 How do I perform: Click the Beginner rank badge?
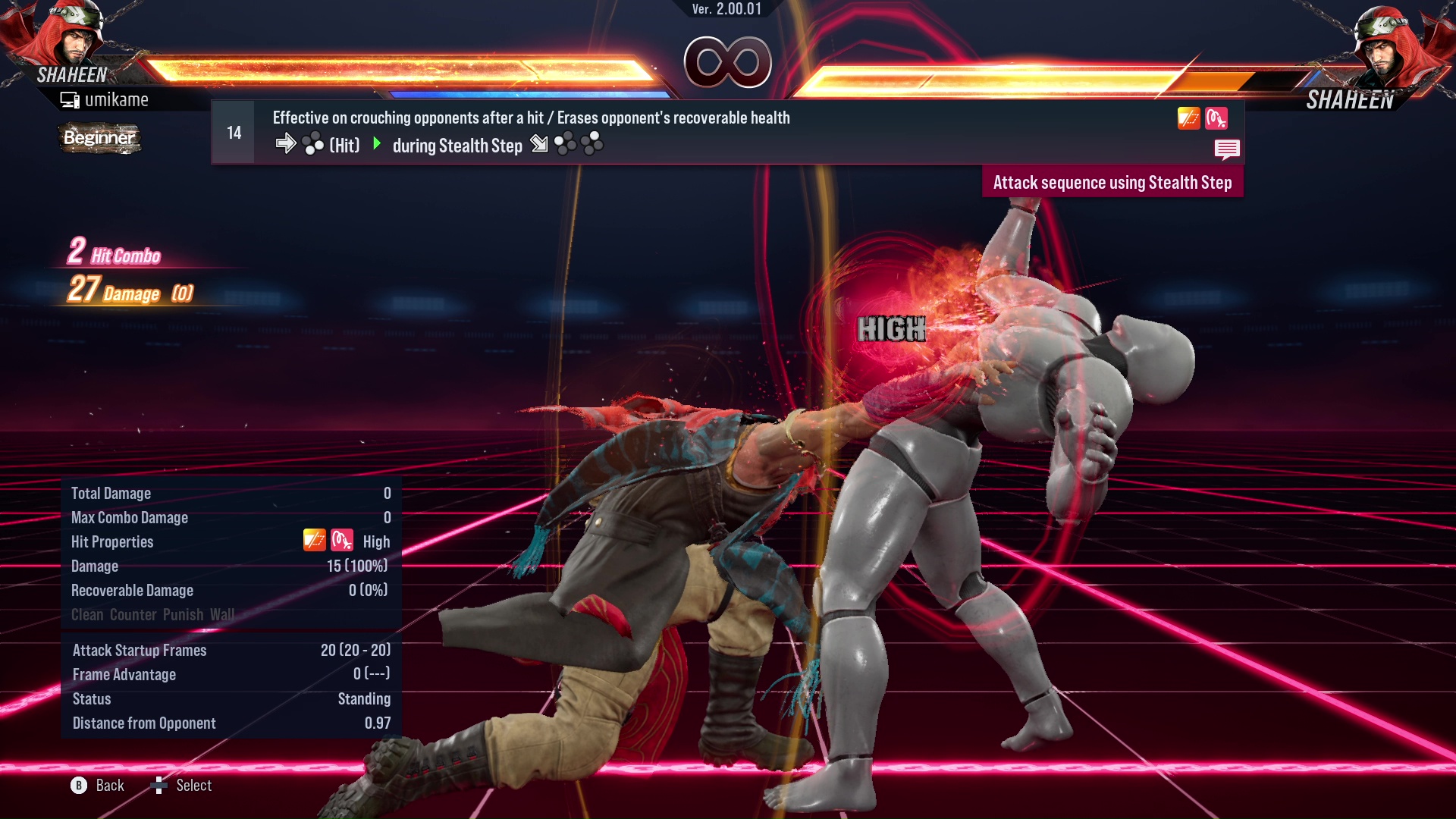pos(99,139)
